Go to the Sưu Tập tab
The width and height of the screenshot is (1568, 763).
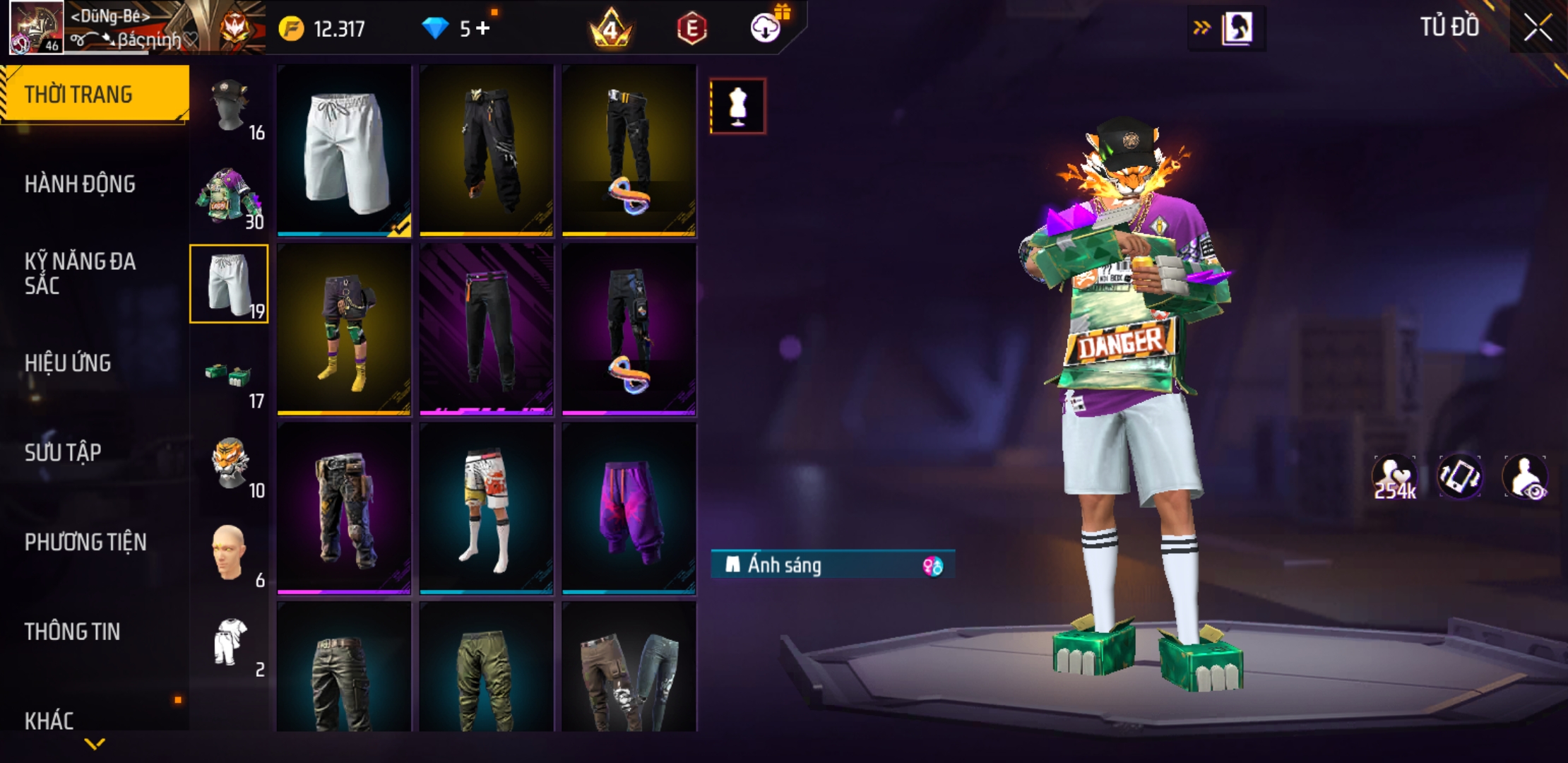(x=63, y=452)
